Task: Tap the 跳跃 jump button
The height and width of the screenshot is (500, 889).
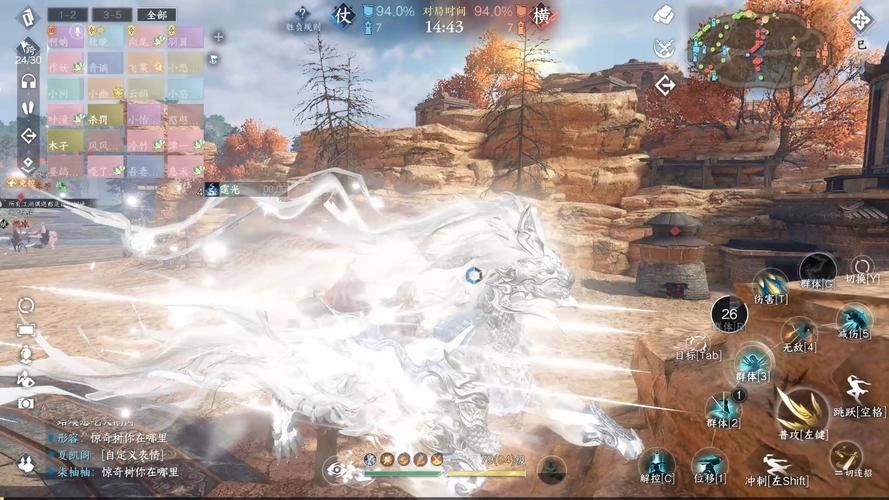Action: pyautogui.click(x=857, y=394)
